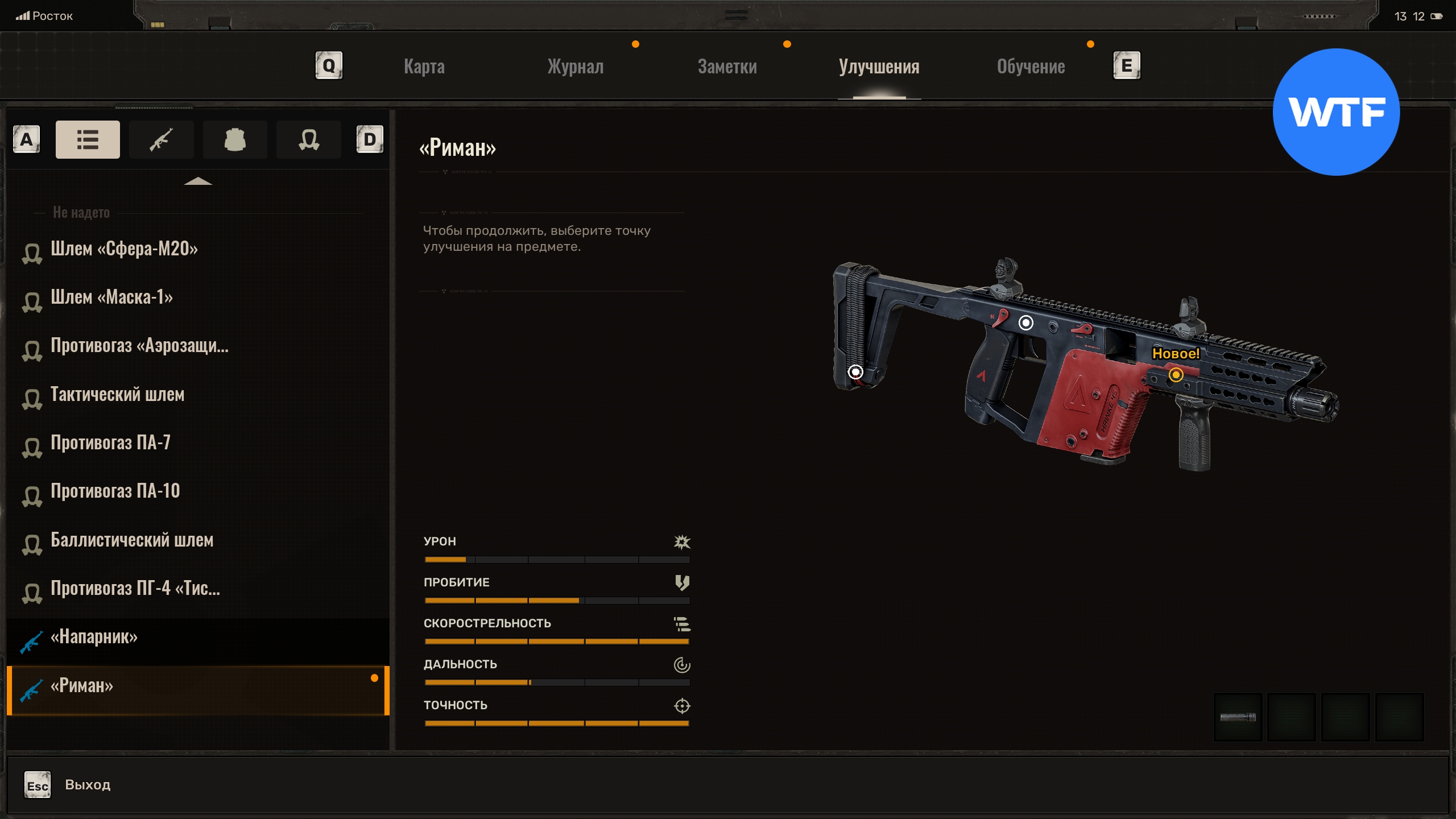Open Баллистический шлем upgrades
1456x819 pixels.
tap(132, 540)
